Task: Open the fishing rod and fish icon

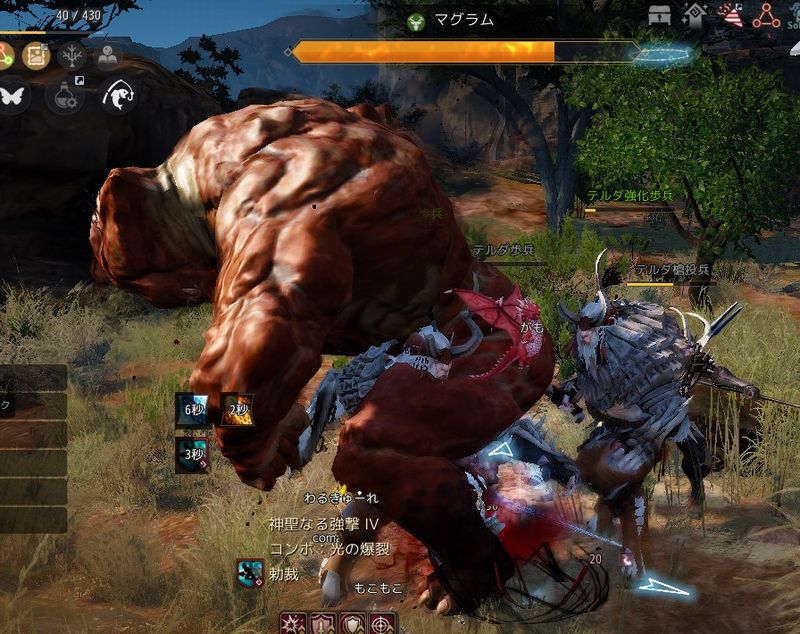Action: [x=118, y=96]
